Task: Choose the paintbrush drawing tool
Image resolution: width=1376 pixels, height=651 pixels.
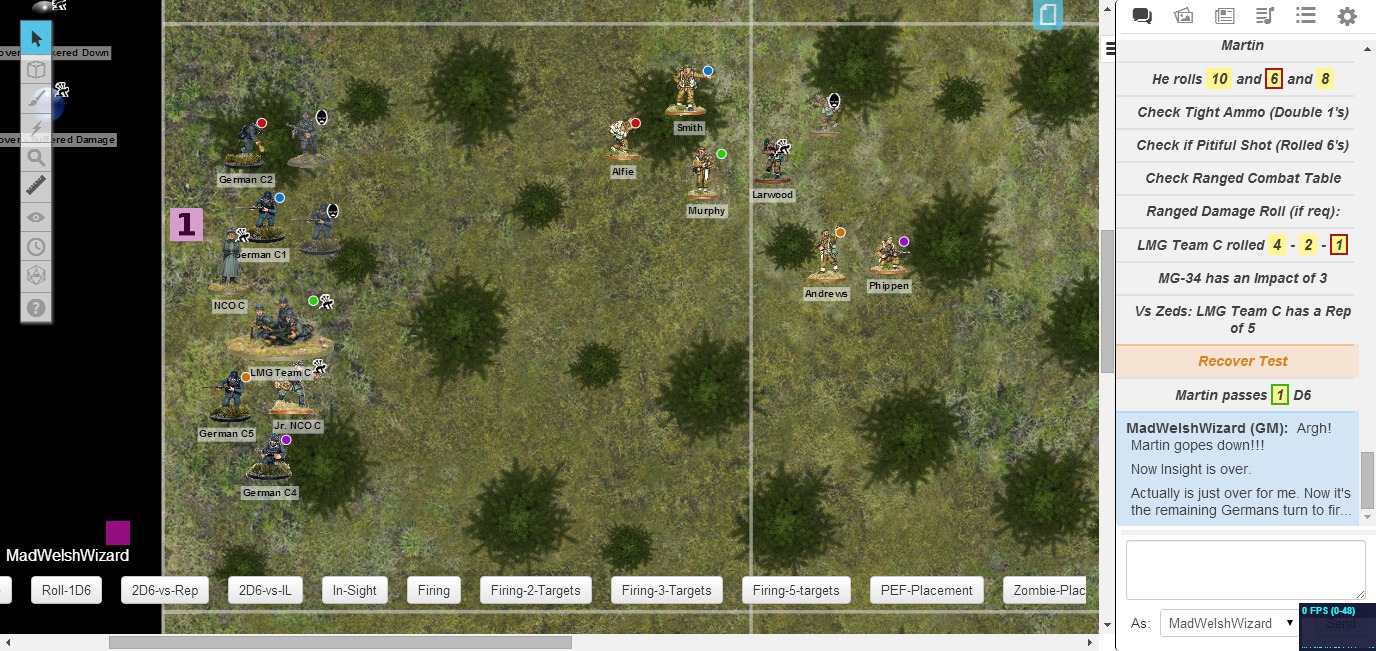Action: [36, 98]
